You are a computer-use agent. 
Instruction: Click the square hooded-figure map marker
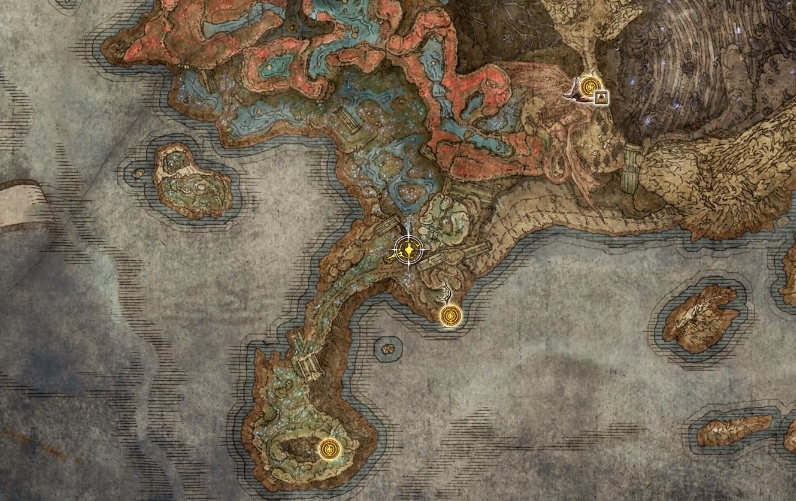pos(602,98)
